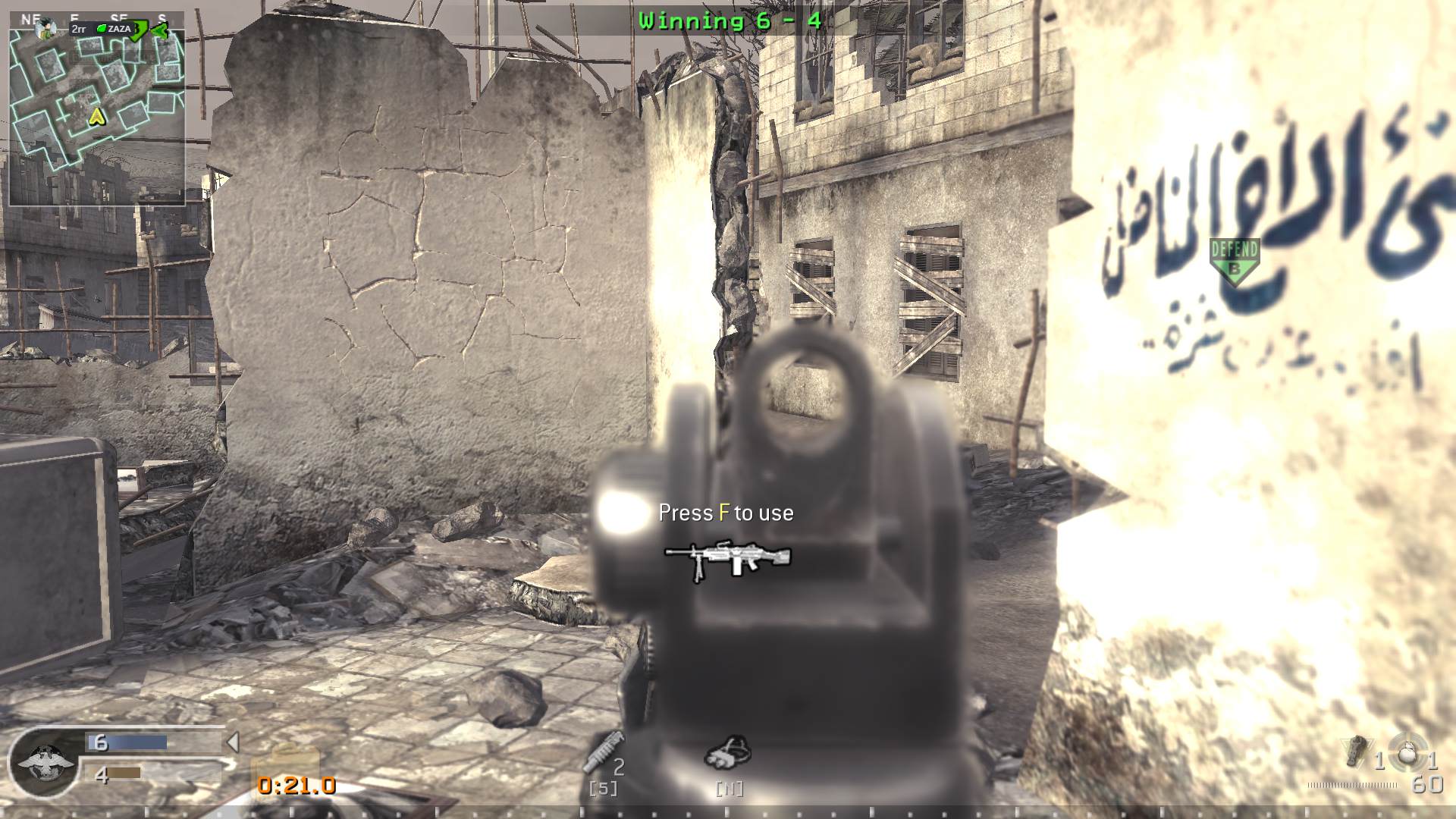
Task: Click the overlay avatar above the minimap
Action: 47,28
